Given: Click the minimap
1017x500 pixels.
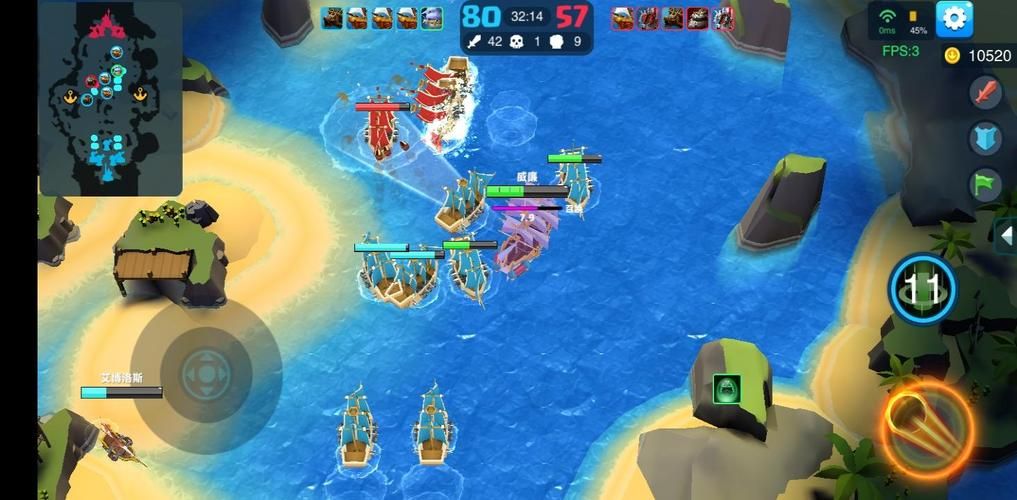Looking at the screenshot, I should (x=110, y=98).
